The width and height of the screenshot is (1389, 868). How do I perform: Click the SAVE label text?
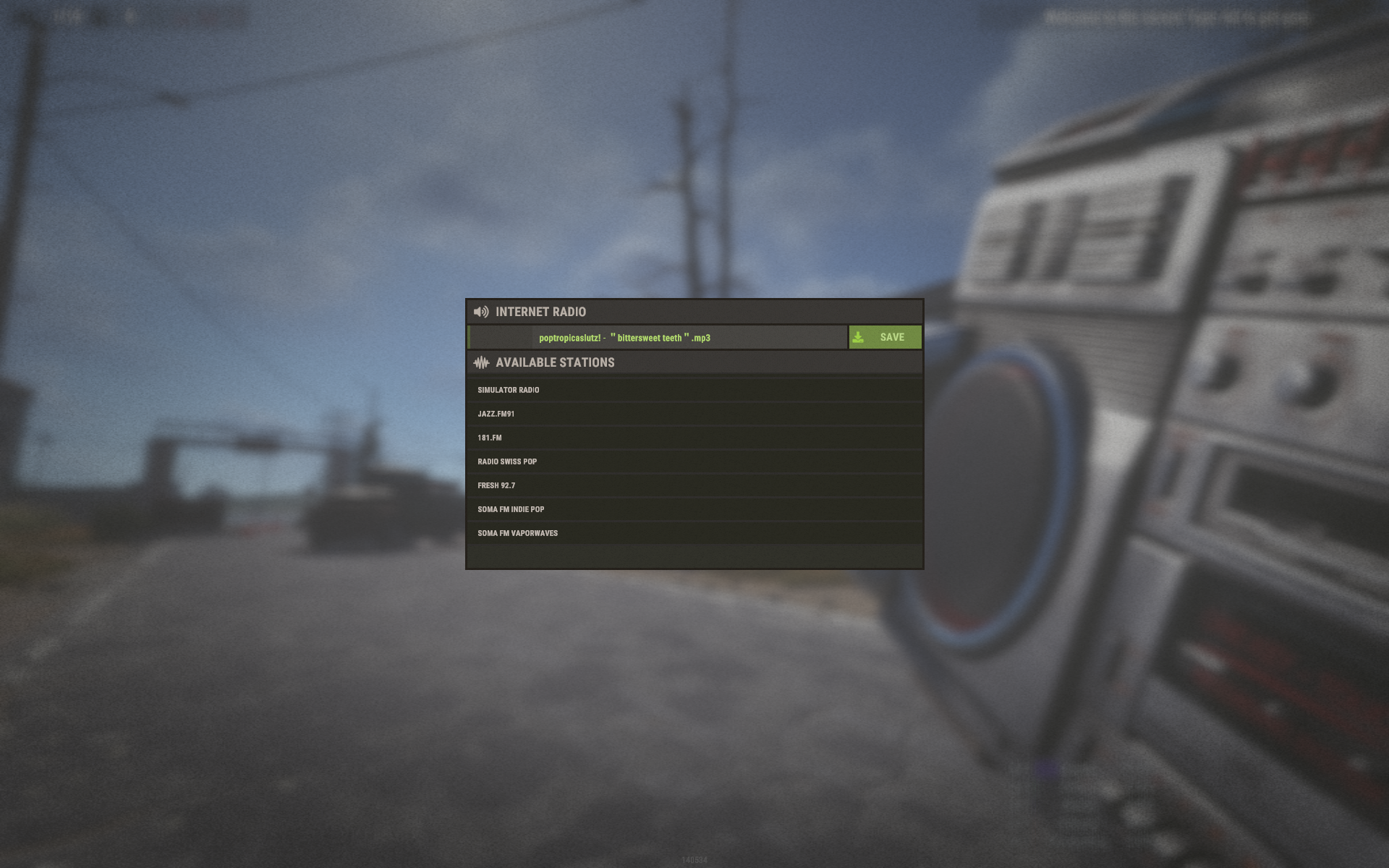point(892,337)
